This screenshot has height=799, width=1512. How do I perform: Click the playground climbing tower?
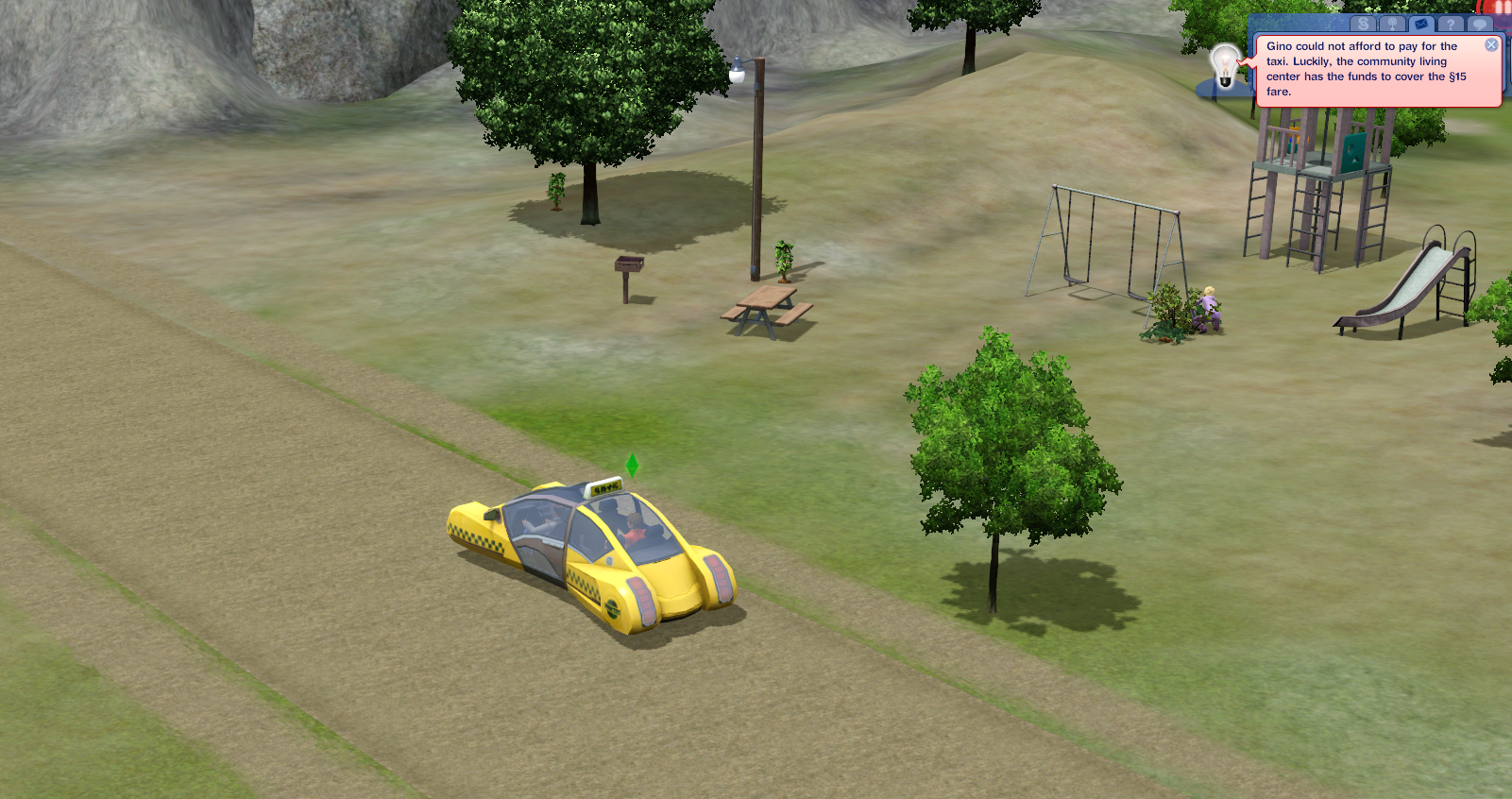coord(1322,179)
